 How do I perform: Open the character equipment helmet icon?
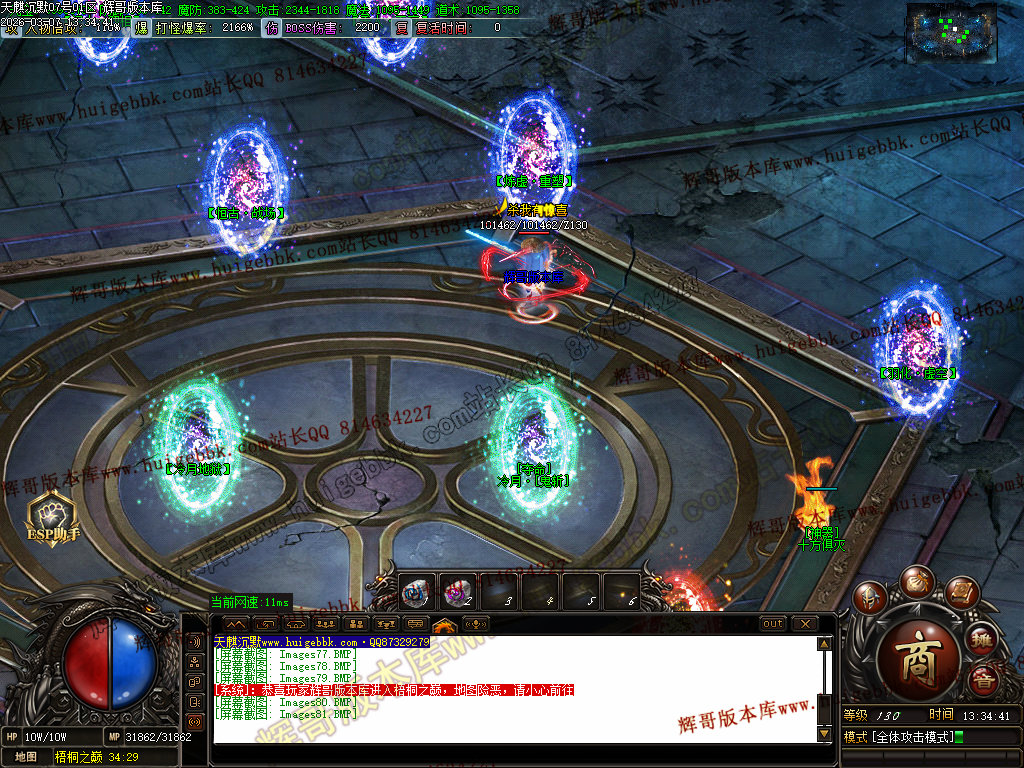(x=870, y=596)
